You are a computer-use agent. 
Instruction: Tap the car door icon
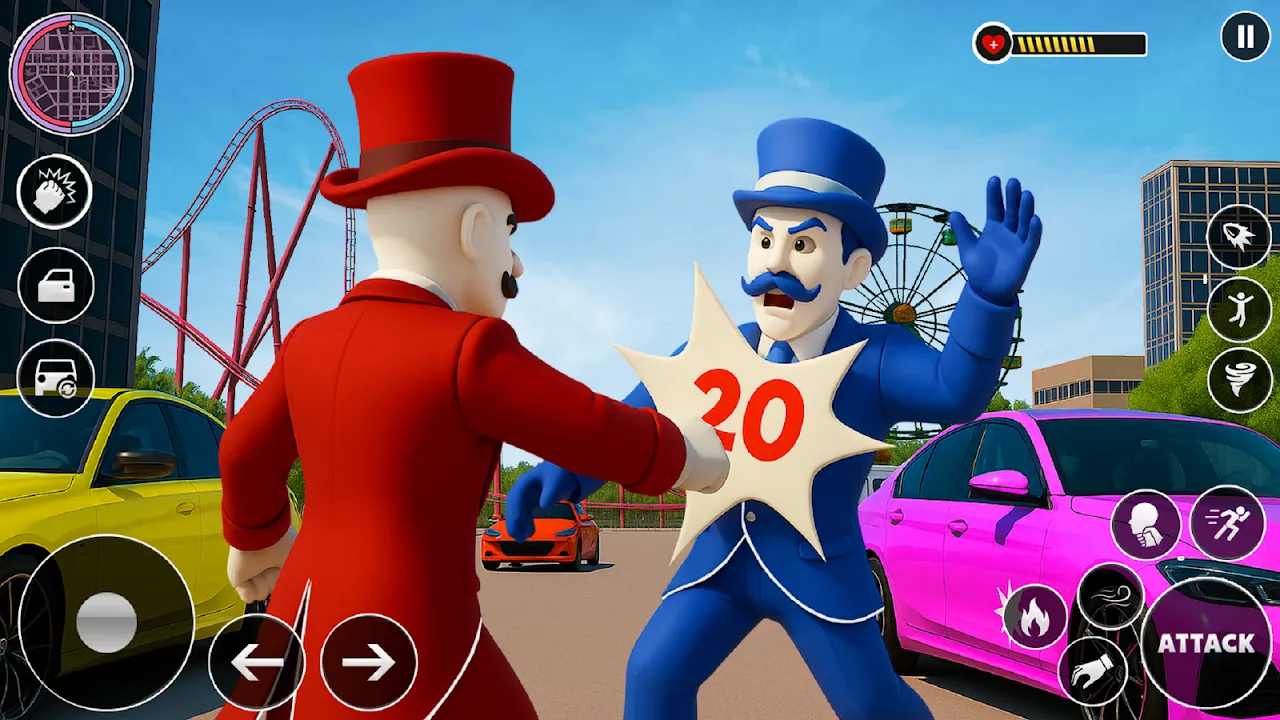pos(56,286)
